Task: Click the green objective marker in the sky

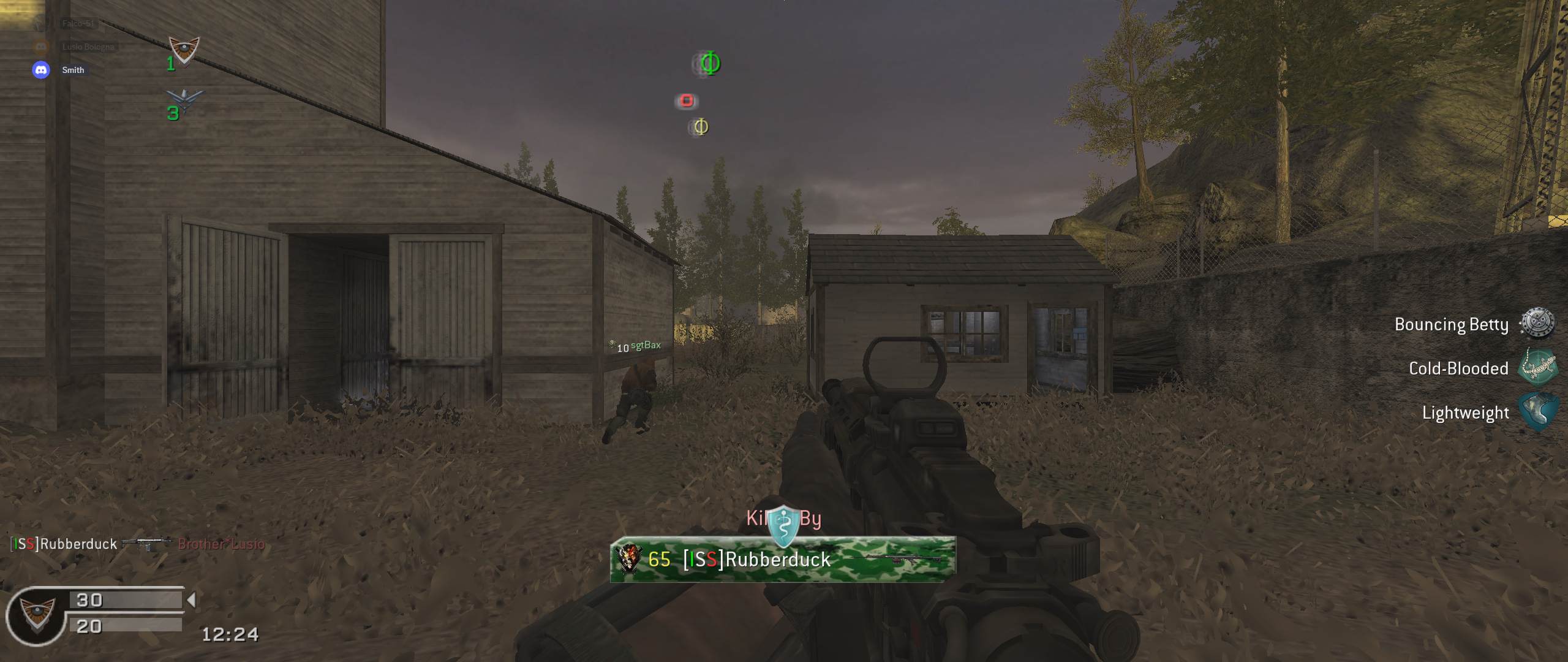Action: pos(709,63)
